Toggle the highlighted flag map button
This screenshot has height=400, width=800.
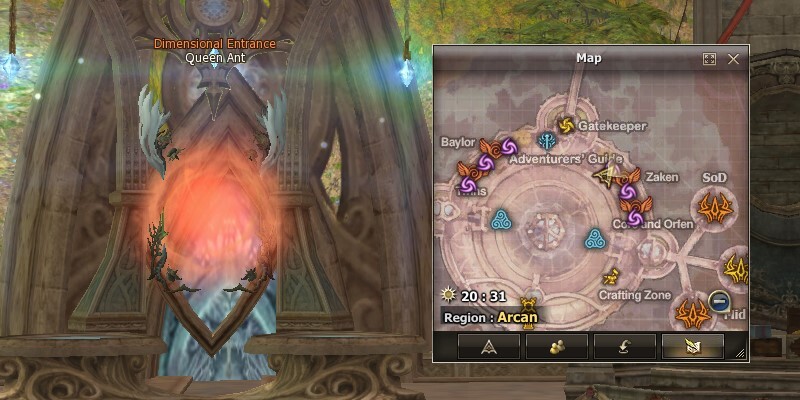pyautogui.click(x=693, y=346)
